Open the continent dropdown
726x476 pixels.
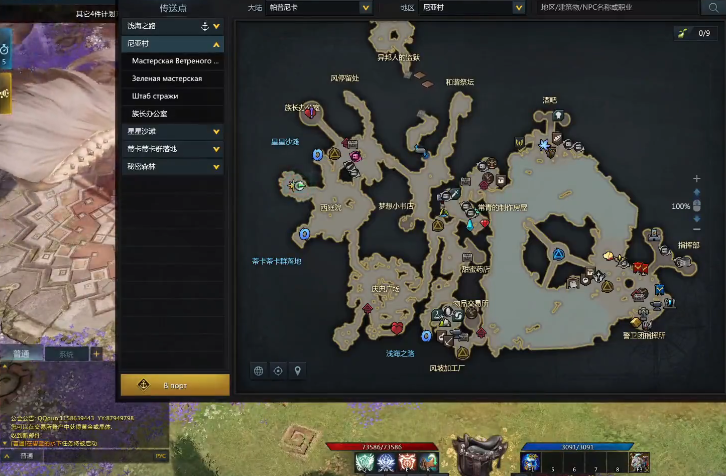click(316, 7)
